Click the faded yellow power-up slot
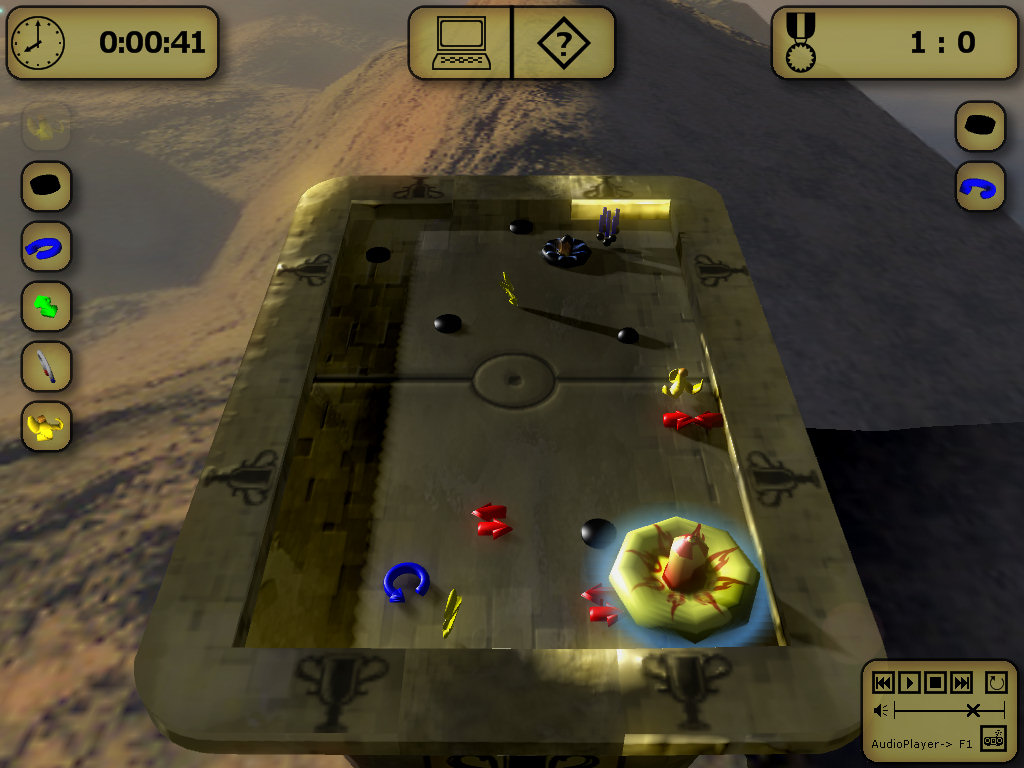Screen dimensions: 1024x768 point(47,126)
